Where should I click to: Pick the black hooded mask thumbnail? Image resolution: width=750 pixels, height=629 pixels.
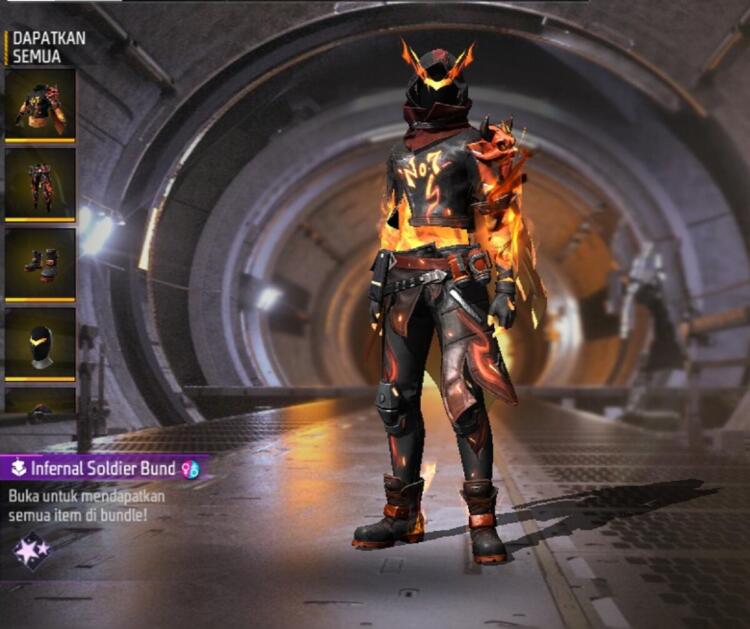pos(40,343)
